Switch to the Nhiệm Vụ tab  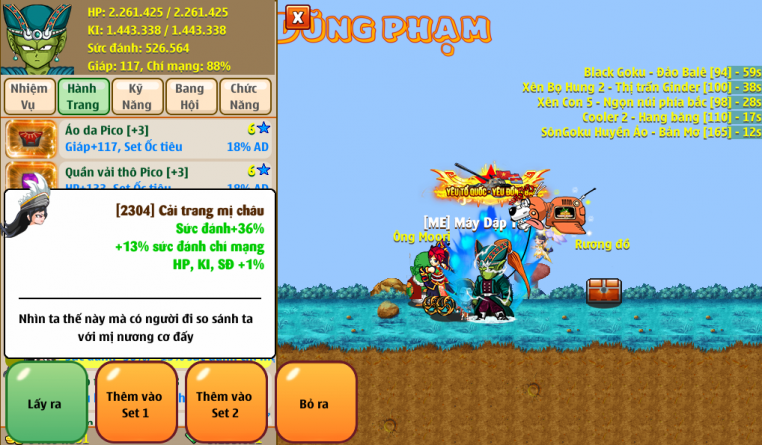tap(29, 96)
